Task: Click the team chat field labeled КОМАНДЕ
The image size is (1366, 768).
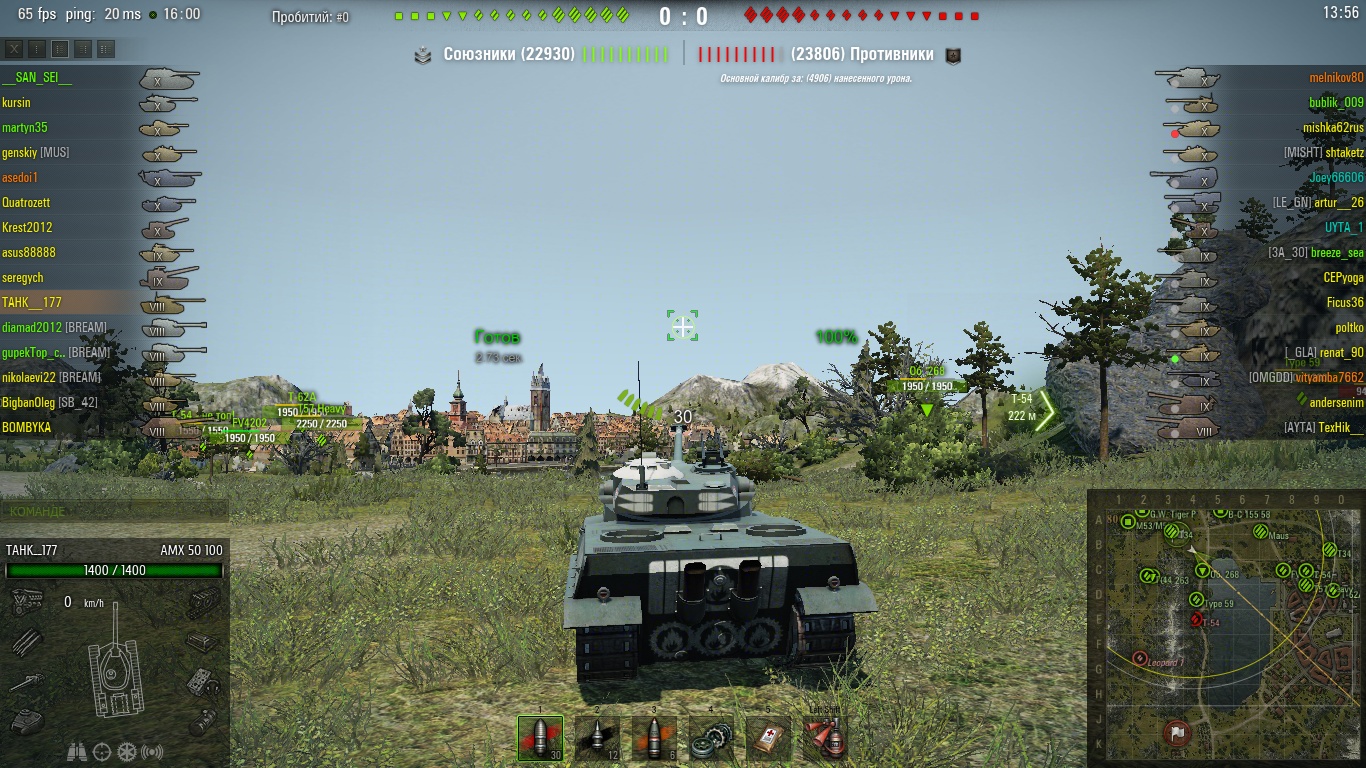Action: (x=114, y=511)
